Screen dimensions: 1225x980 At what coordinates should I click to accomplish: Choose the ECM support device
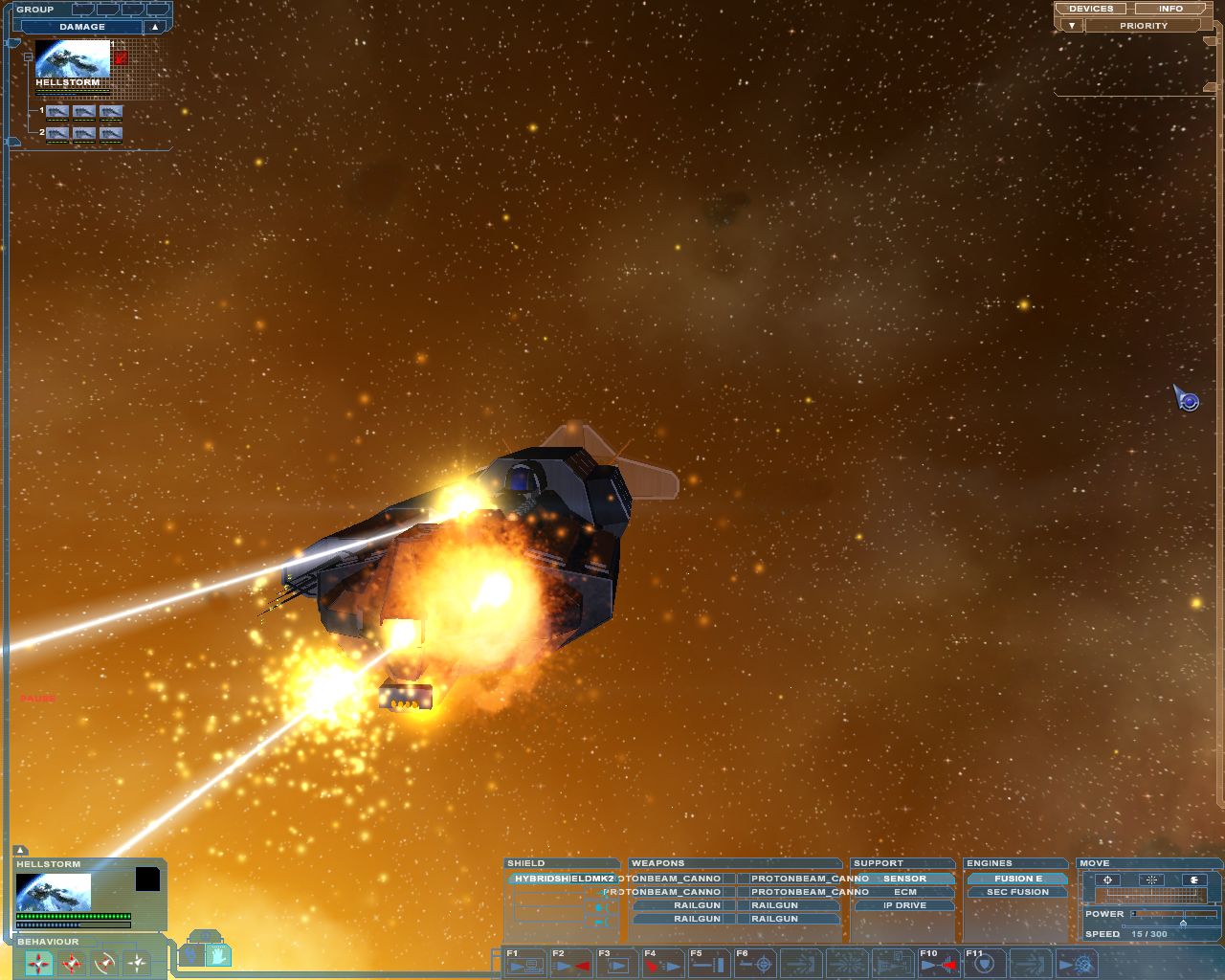pos(904,892)
